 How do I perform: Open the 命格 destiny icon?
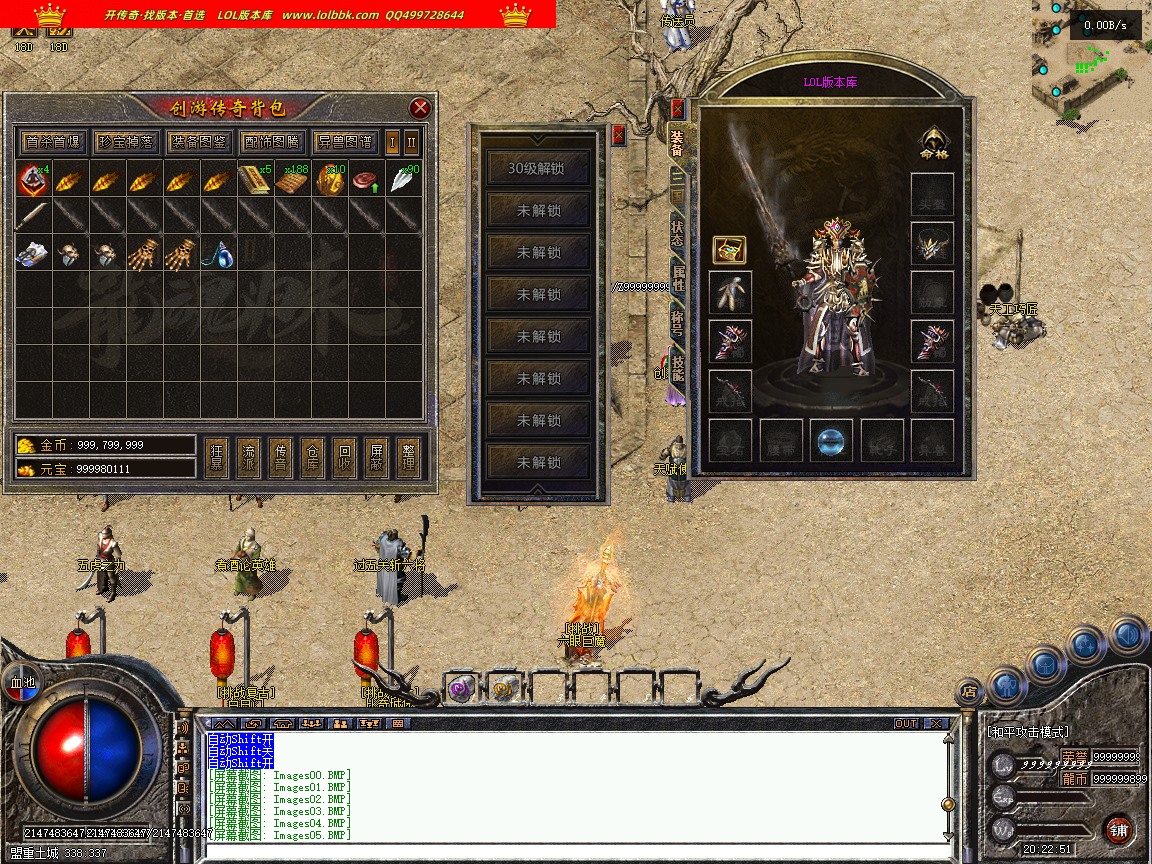(933, 144)
